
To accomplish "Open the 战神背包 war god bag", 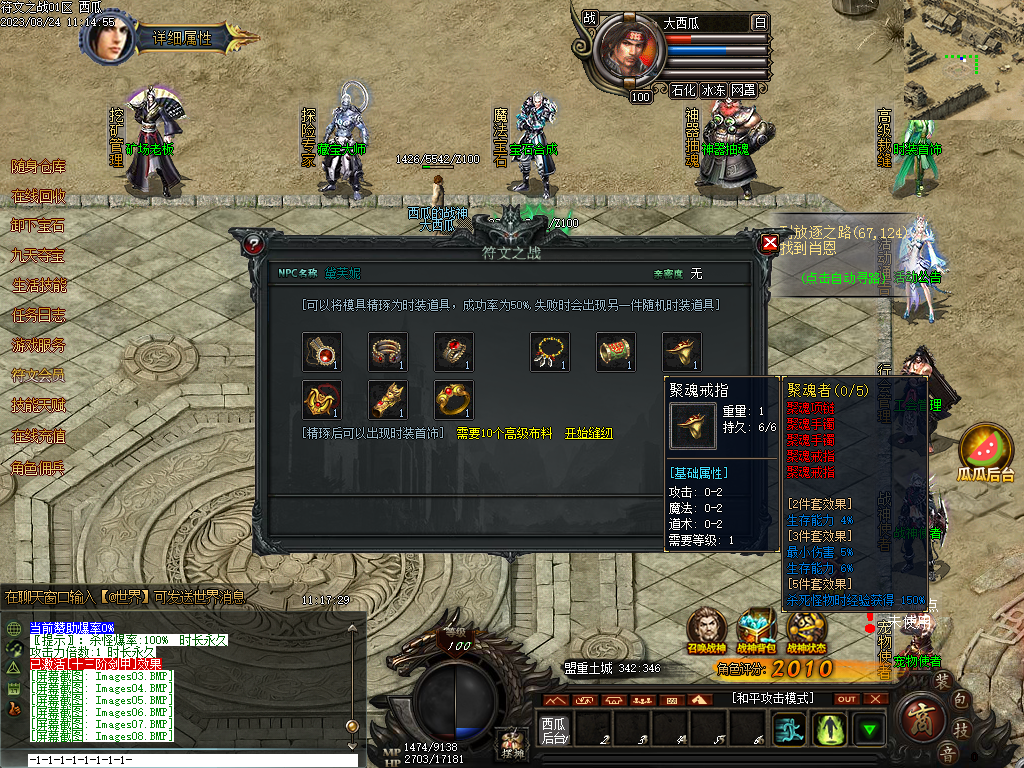I will pyautogui.click(x=757, y=628).
